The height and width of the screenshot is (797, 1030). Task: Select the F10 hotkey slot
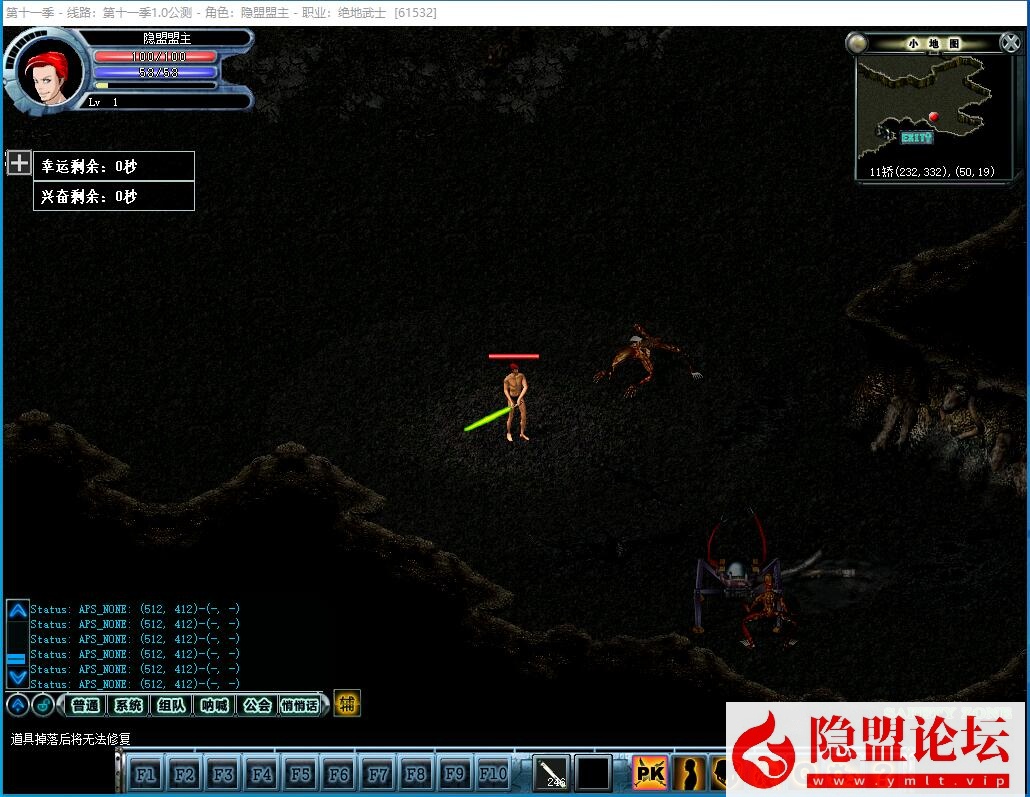point(493,774)
